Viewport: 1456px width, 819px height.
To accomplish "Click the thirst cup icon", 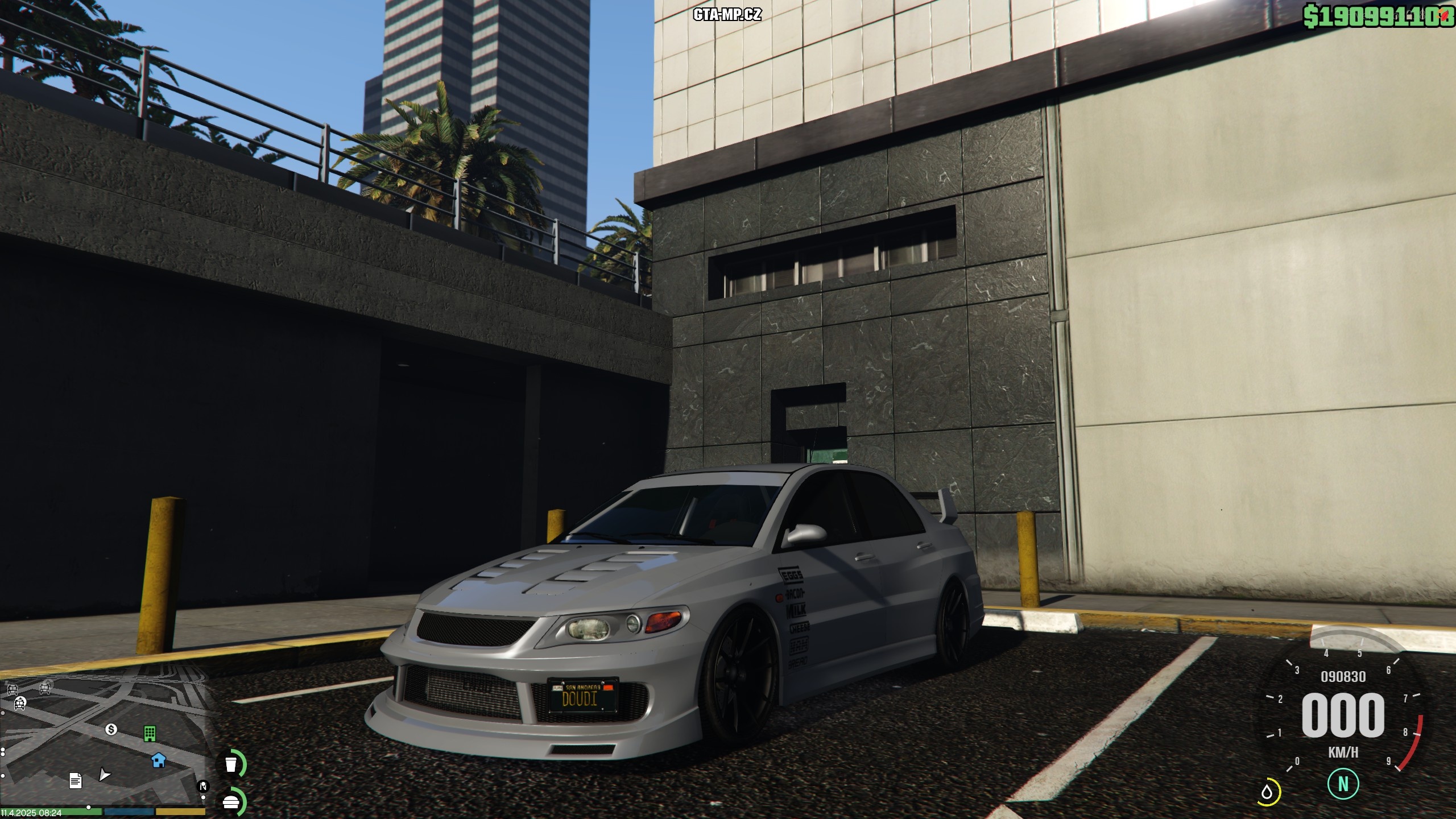I will 231,764.
